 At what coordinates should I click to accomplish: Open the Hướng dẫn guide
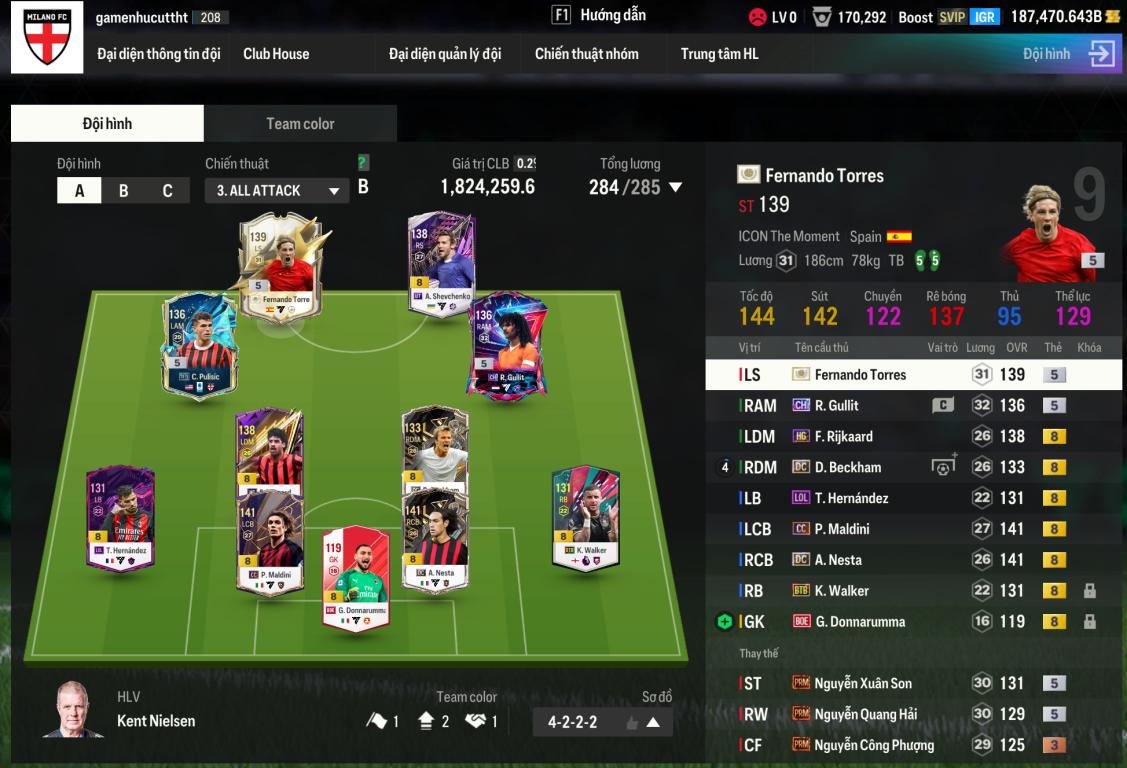click(x=600, y=16)
